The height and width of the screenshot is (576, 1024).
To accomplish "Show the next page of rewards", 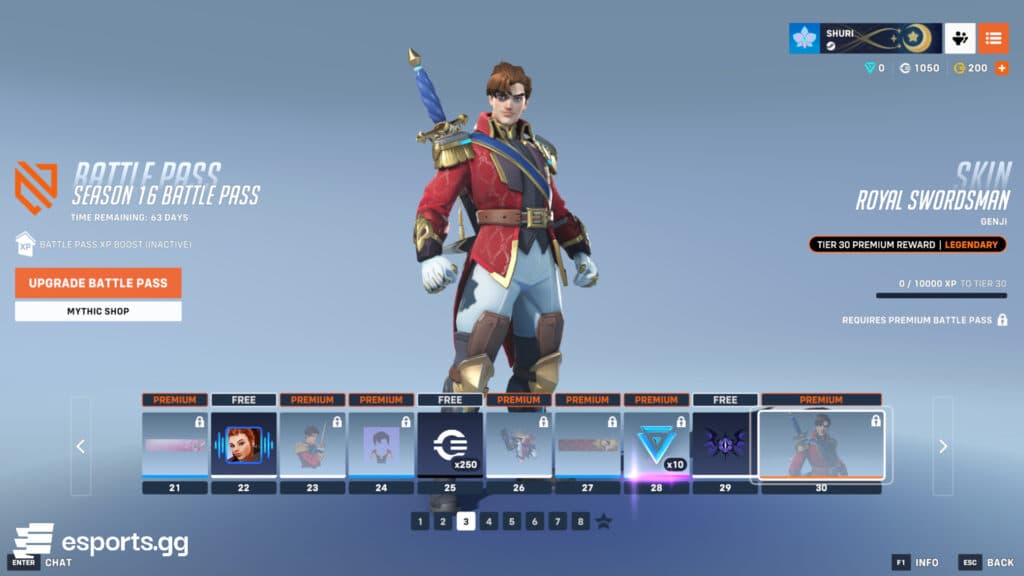I will pos(943,446).
